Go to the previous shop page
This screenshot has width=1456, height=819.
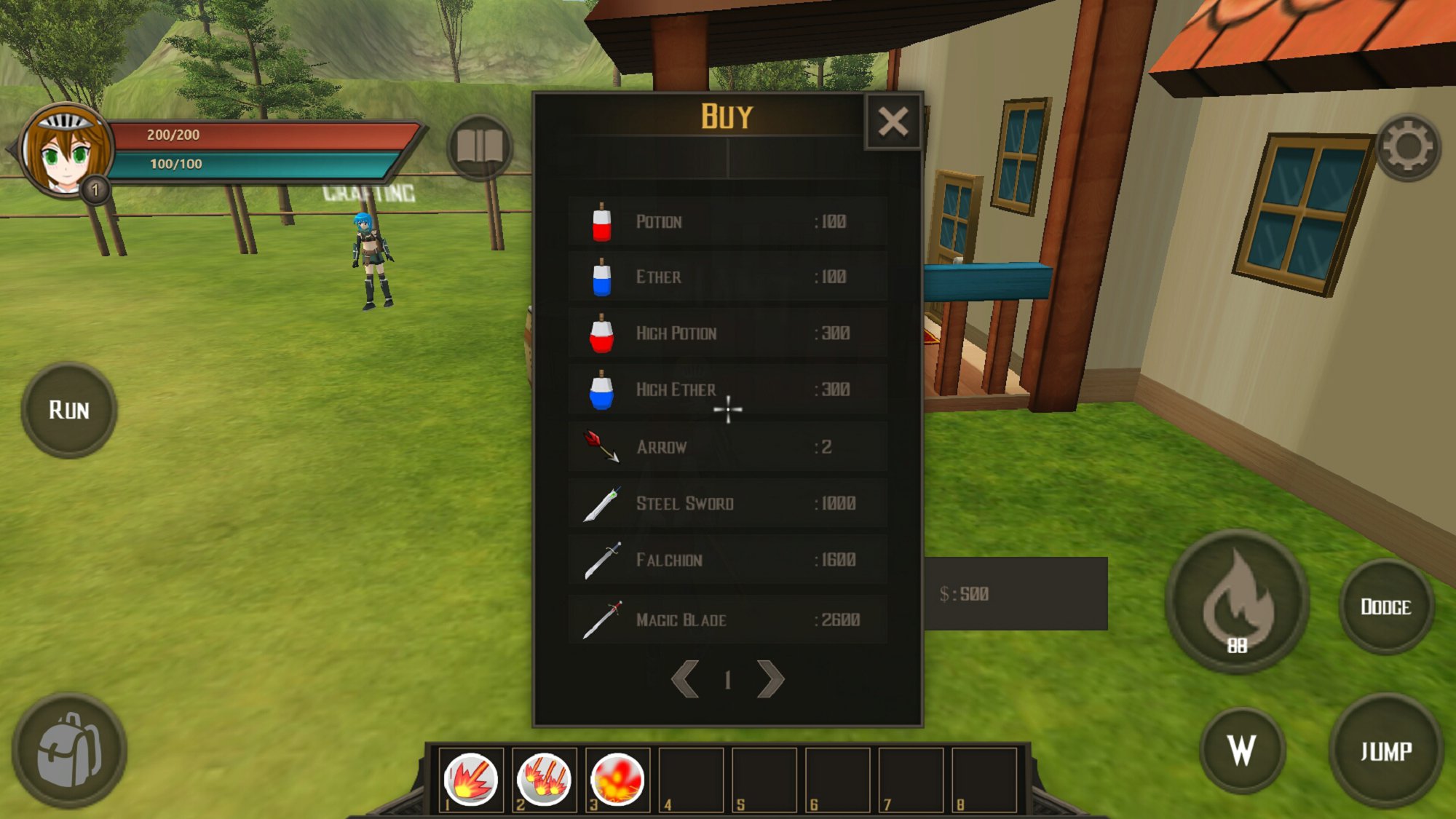pyautogui.click(x=685, y=679)
